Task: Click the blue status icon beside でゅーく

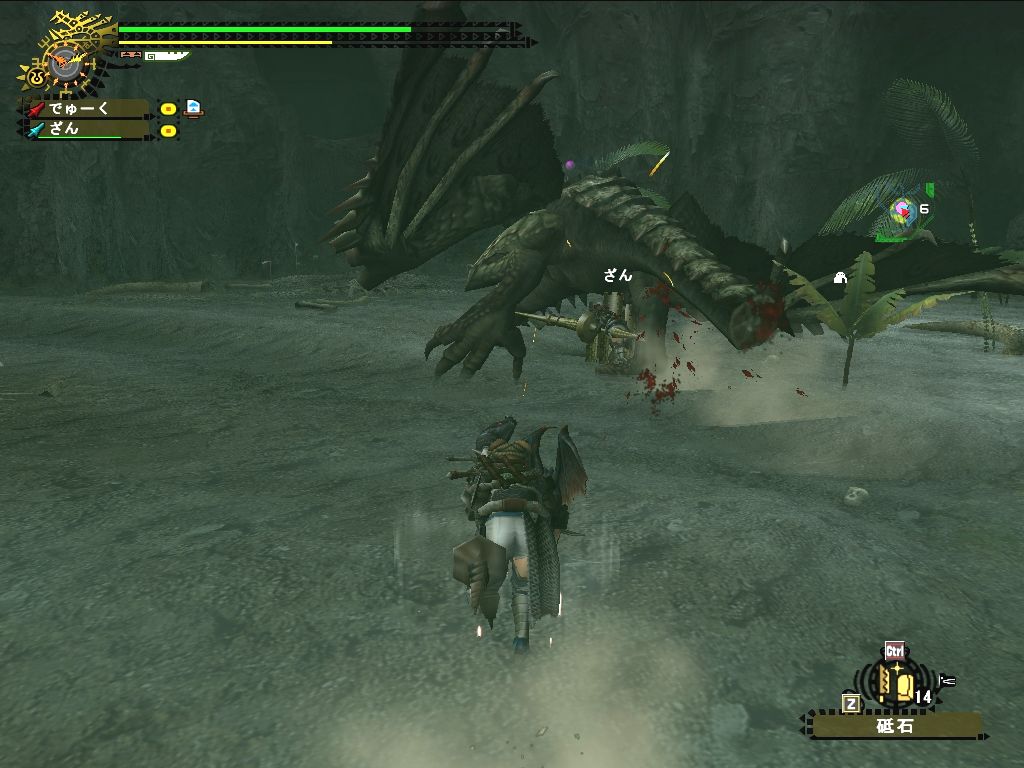Action: tap(193, 108)
